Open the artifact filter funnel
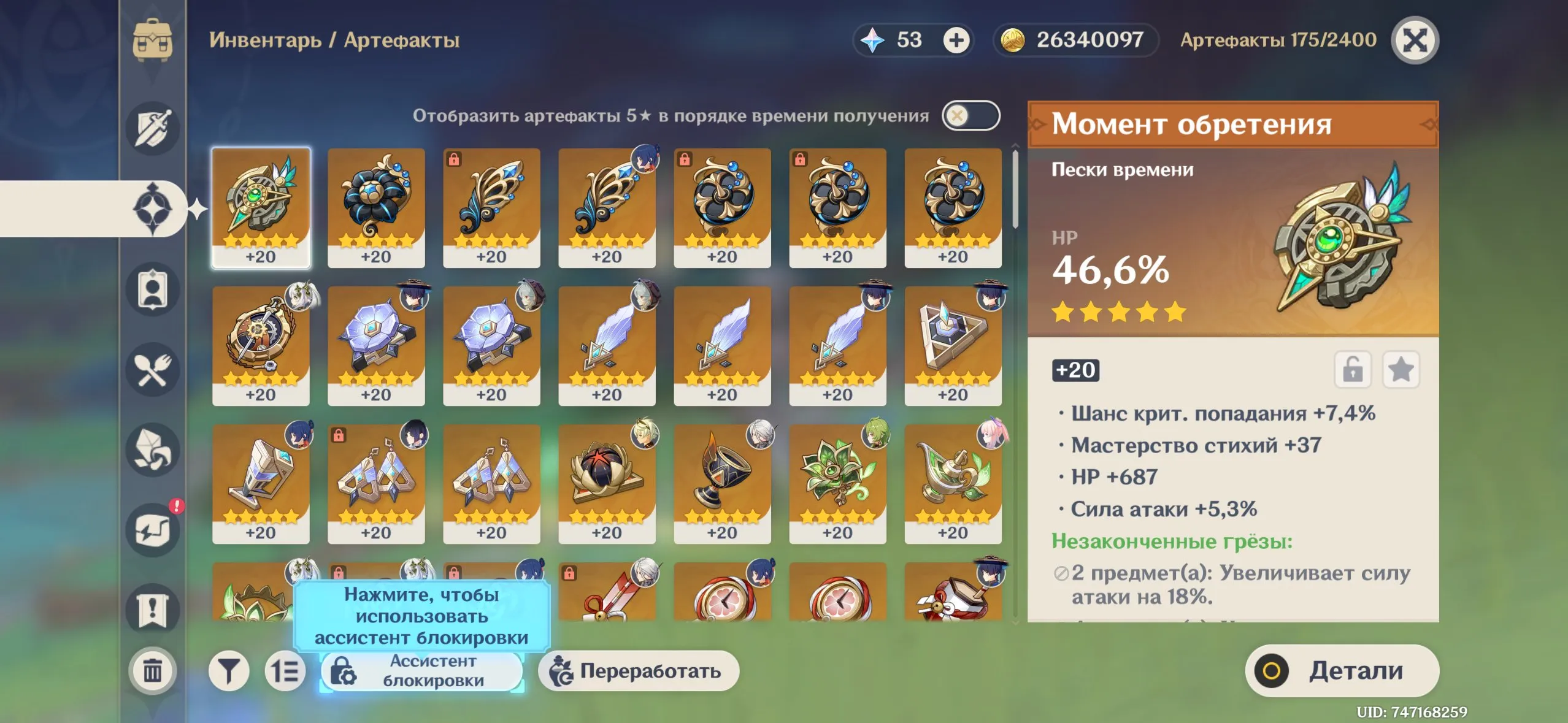 pyautogui.click(x=229, y=671)
